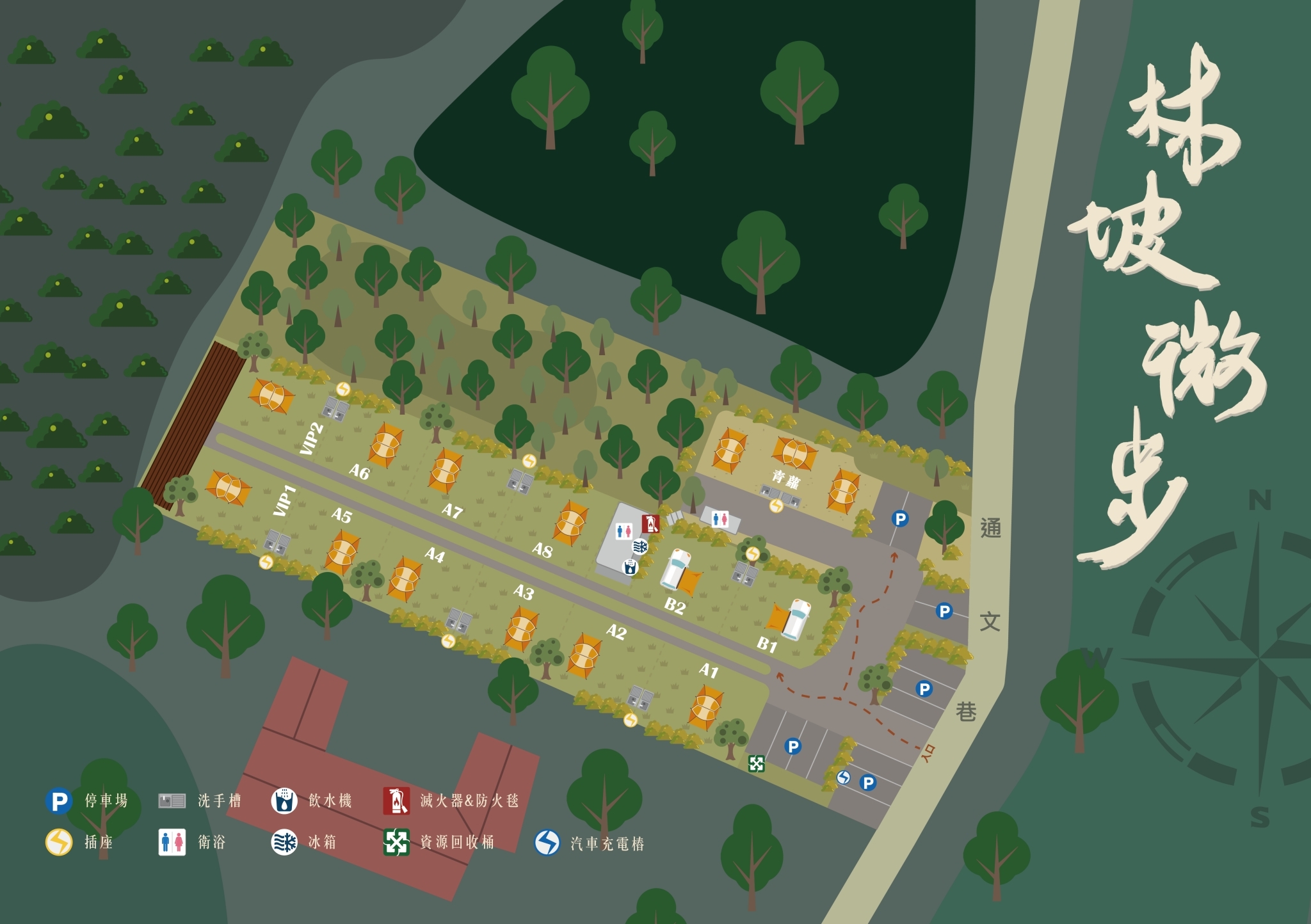Viewport: 1311px width, 924px height.
Task: Choose camper van site B1
Action: (767, 644)
